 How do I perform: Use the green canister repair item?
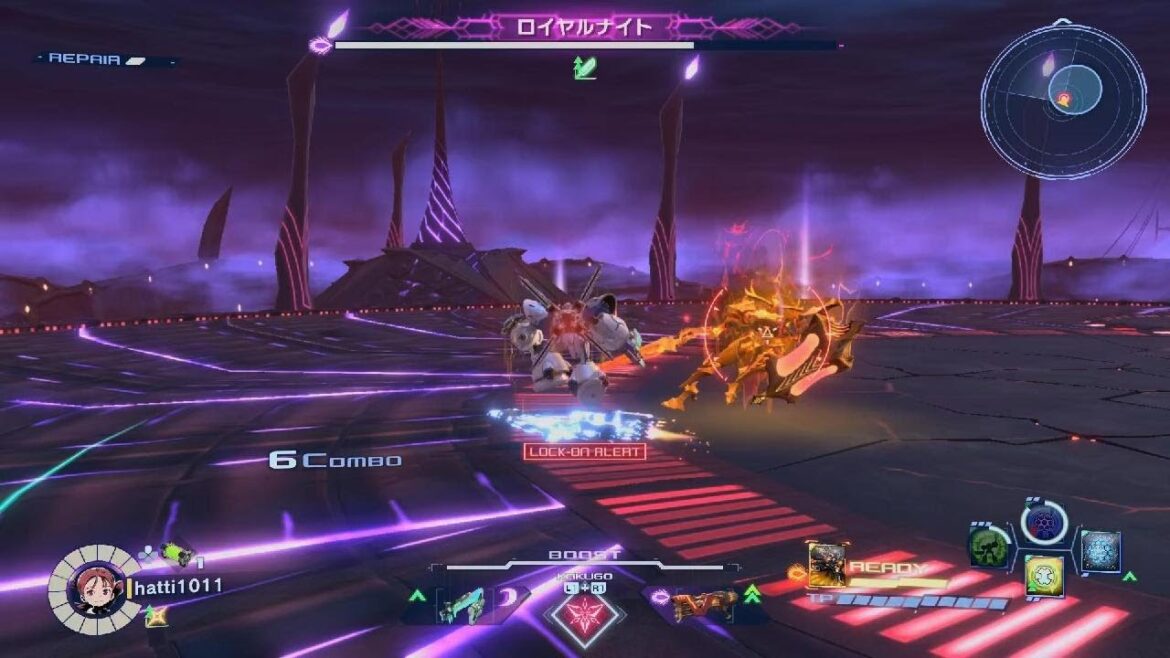176,553
